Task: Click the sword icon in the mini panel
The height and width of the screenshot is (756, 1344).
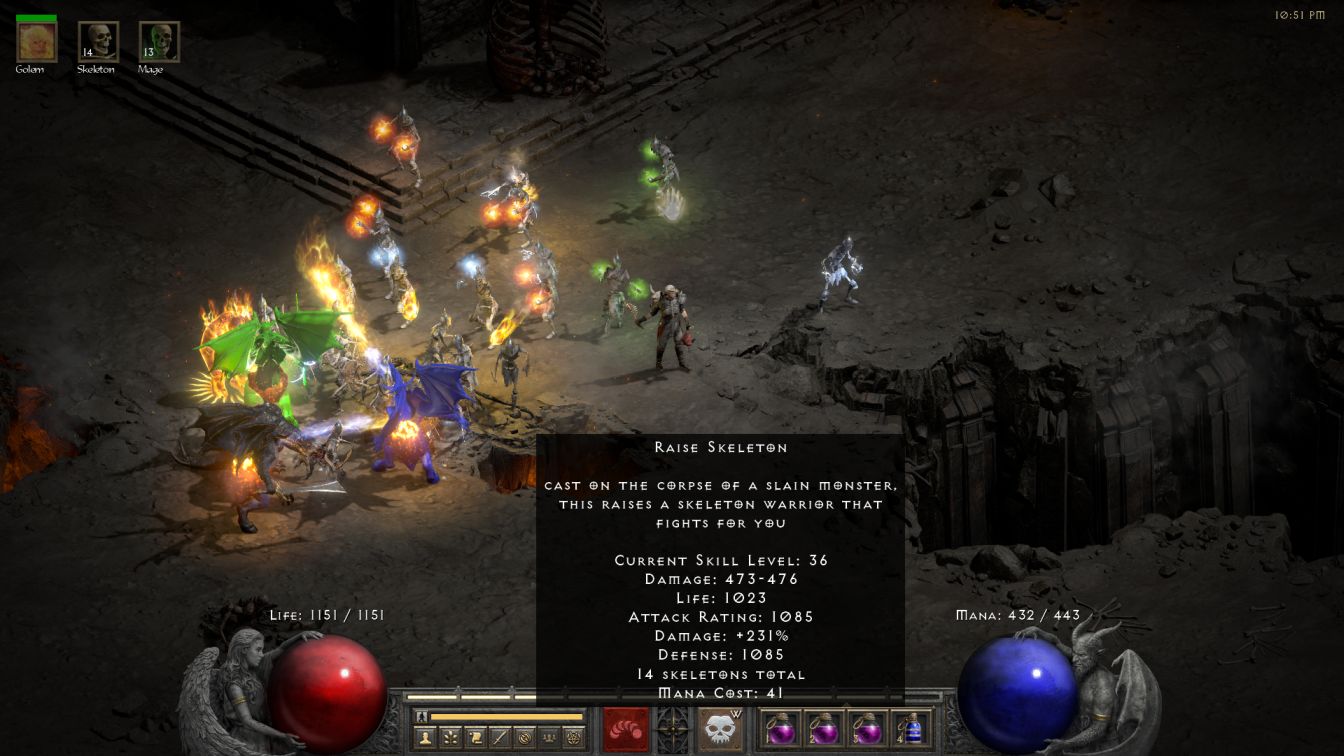Action: pos(499,738)
